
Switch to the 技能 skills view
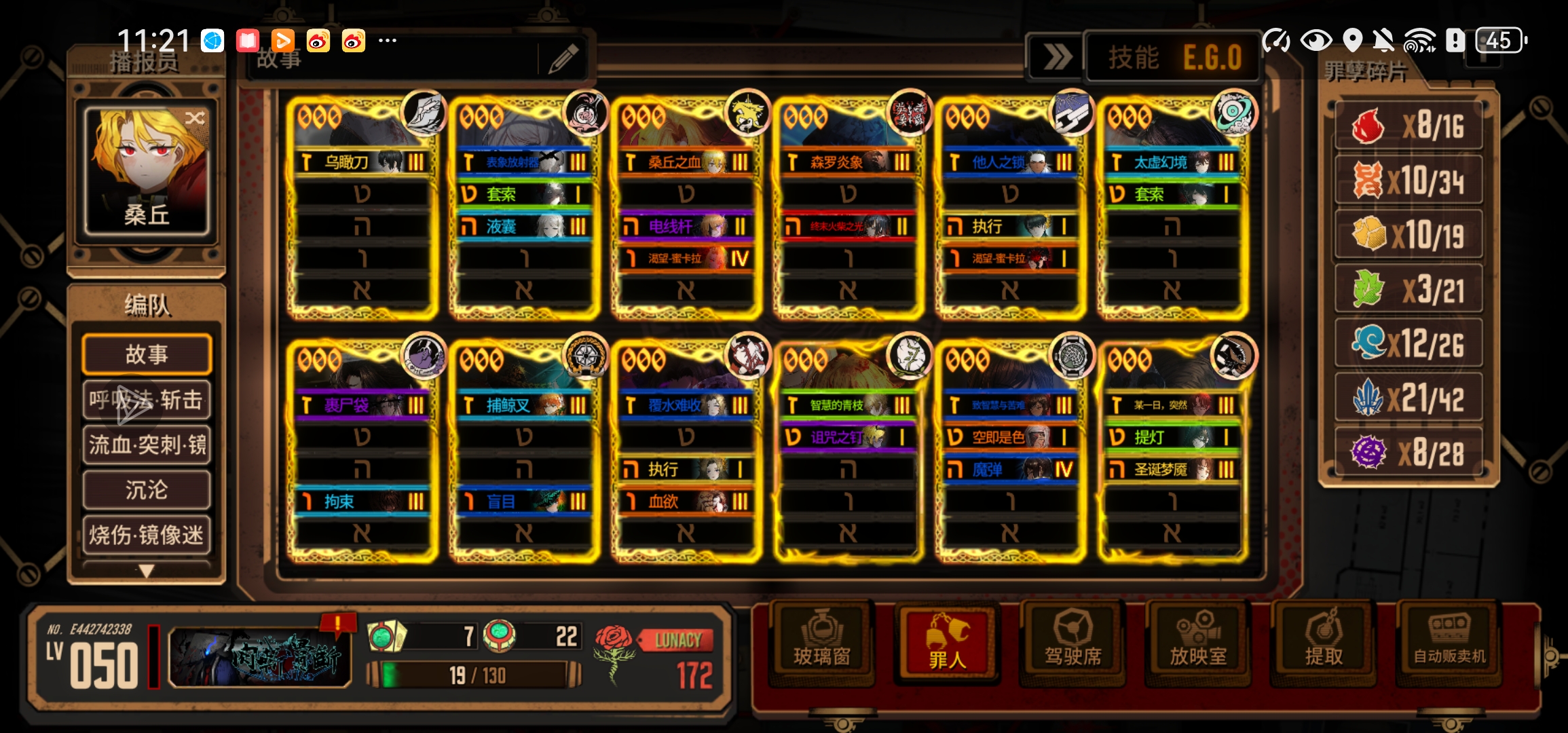[1134, 58]
